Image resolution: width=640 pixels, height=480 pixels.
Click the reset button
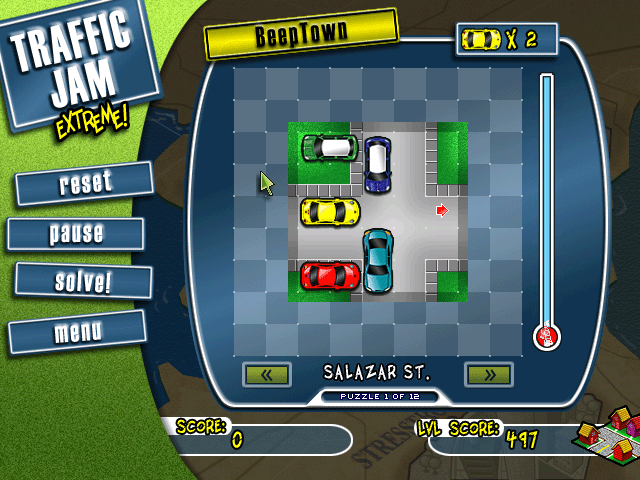85,183
